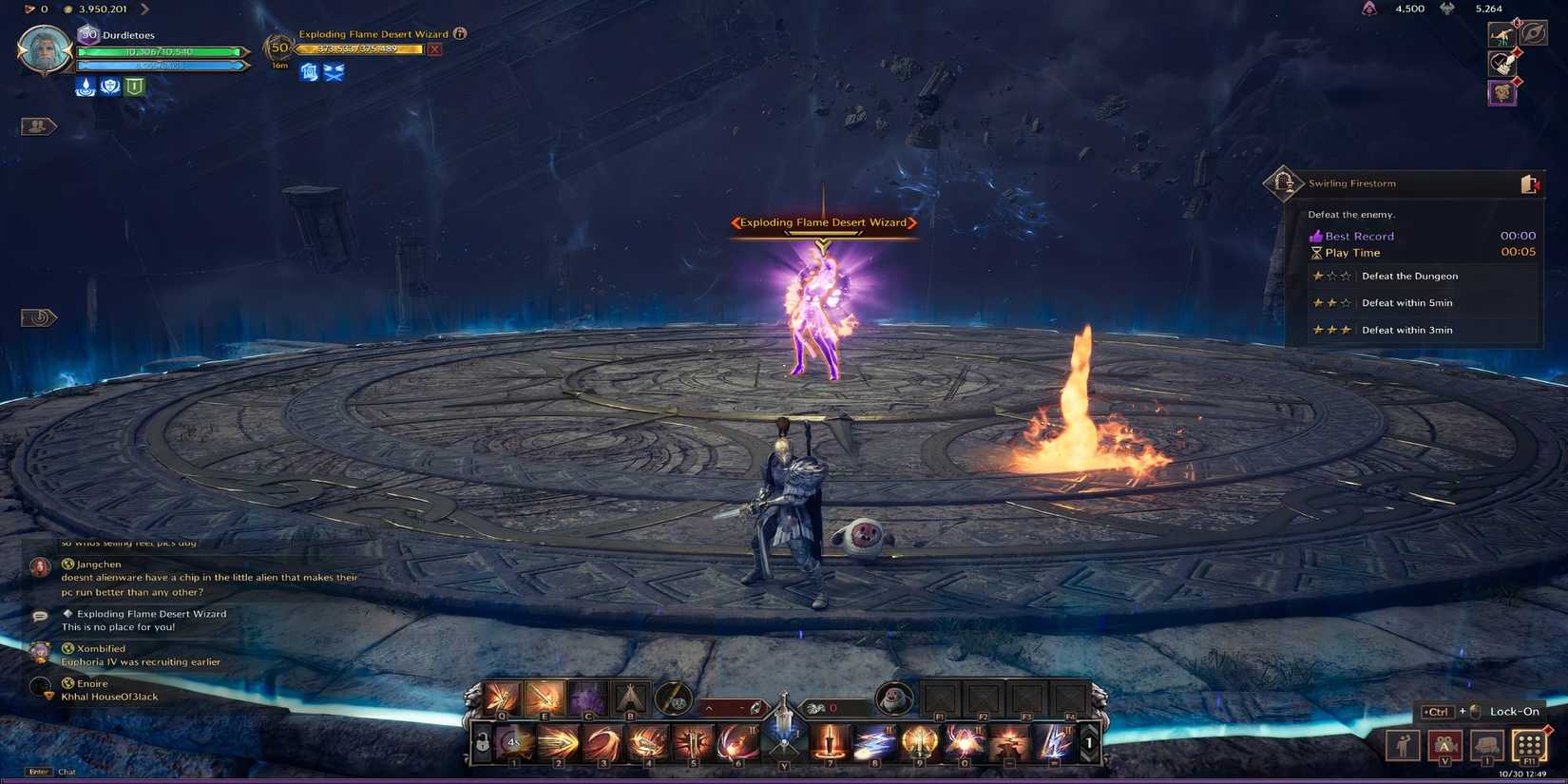Select the Chat tab at bottom left

[x=67, y=772]
